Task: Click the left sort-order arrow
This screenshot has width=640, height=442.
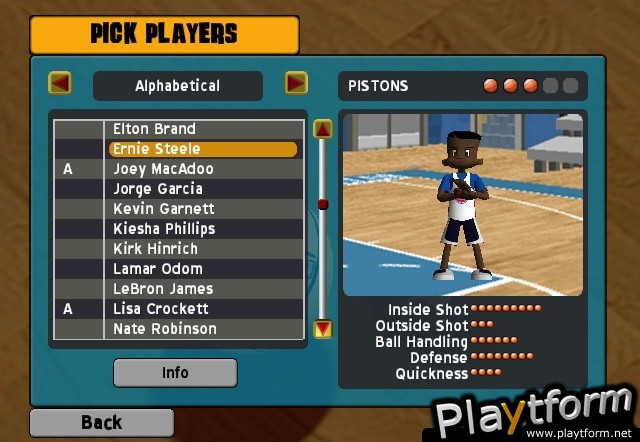Action: 60,83
